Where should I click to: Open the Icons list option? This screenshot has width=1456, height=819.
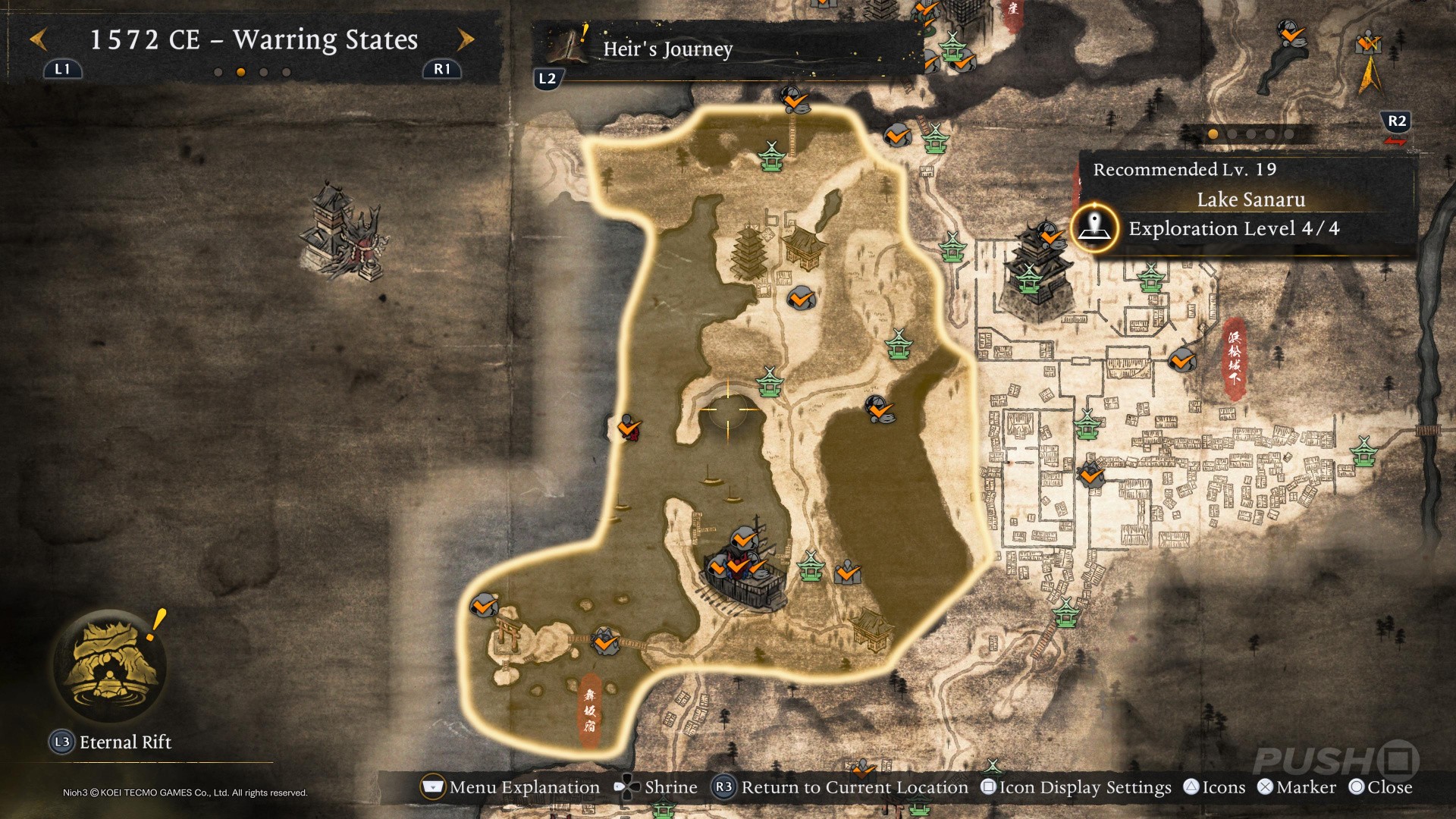(1214, 787)
